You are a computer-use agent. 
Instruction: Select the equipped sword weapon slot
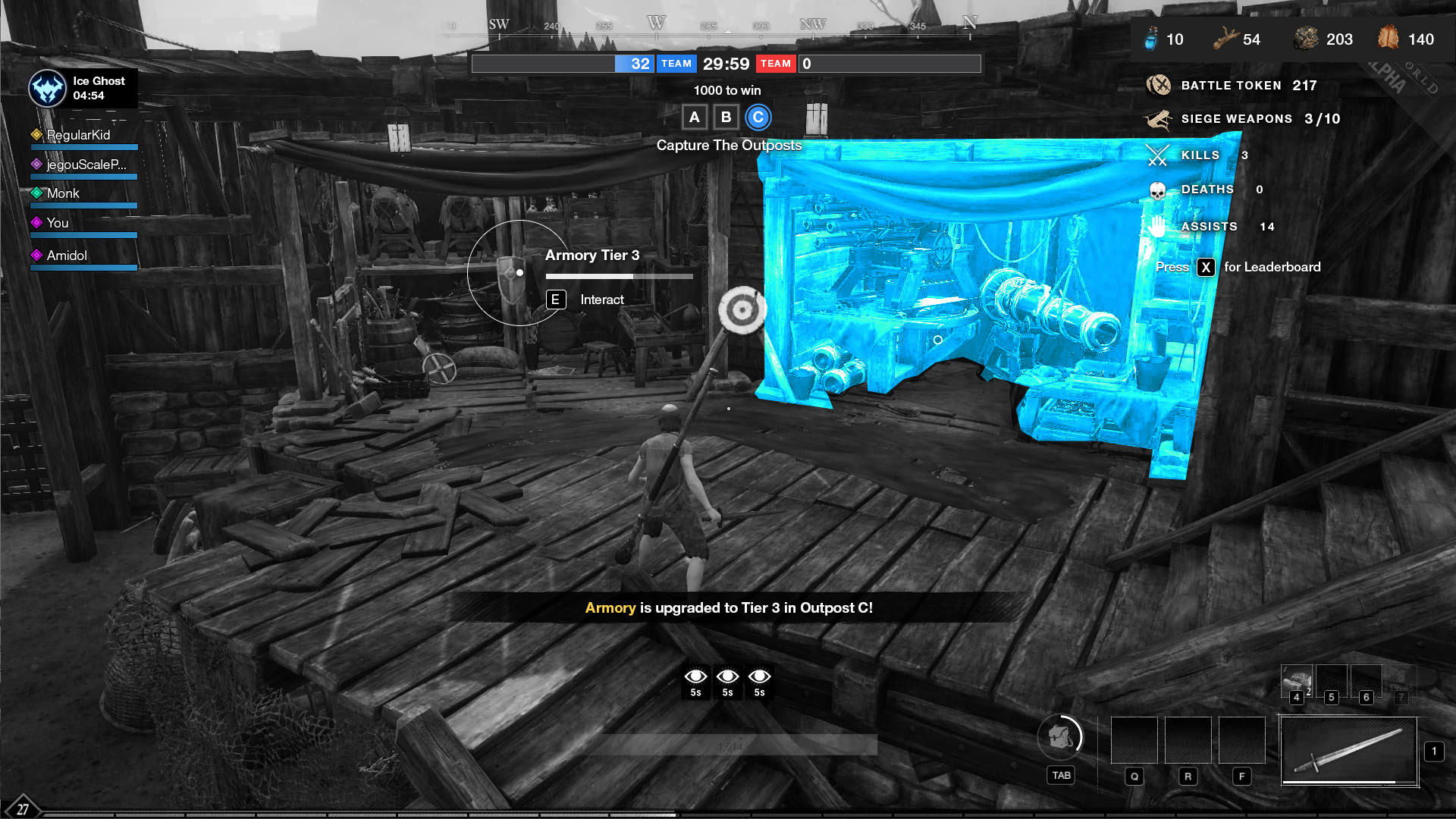(x=1349, y=751)
